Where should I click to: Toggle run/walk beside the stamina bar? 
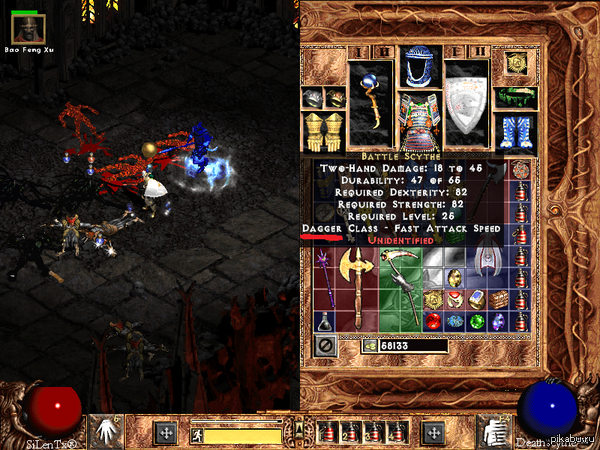point(198,434)
